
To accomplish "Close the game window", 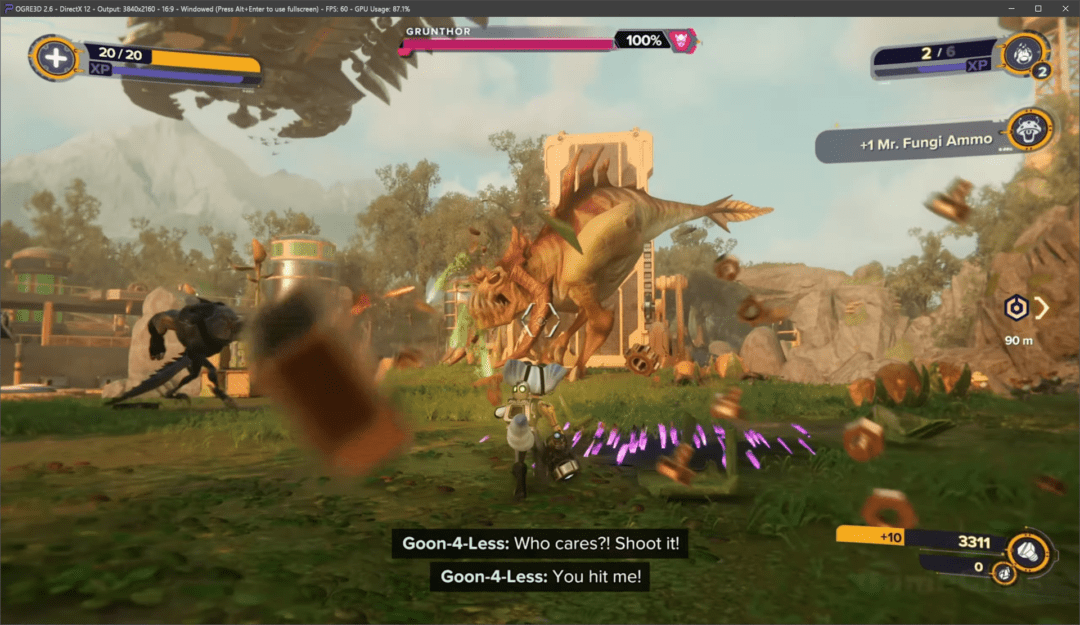I will point(1063,8).
